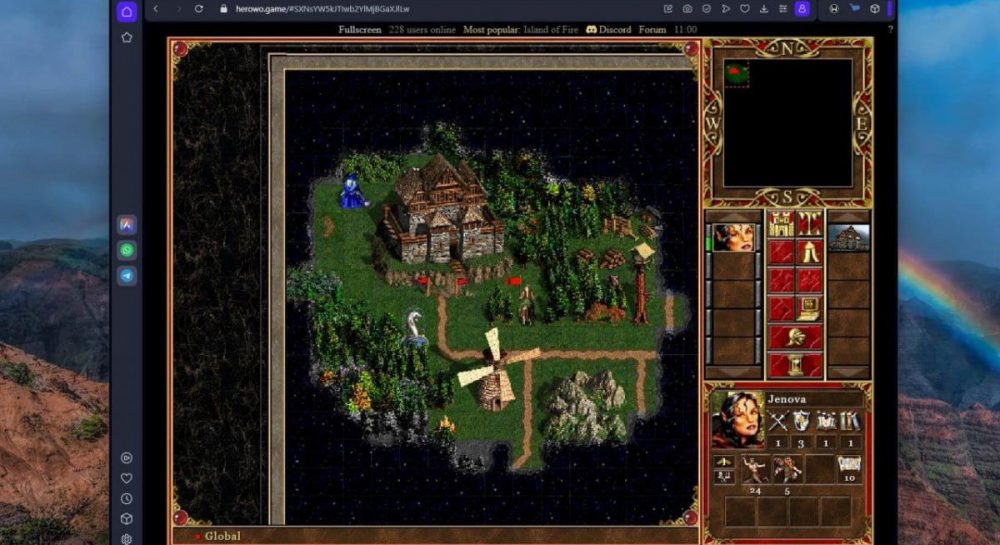Image resolution: width=1000 pixels, height=545 pixels.
Task: Click the gold tent button
Action: pos(809,252)
